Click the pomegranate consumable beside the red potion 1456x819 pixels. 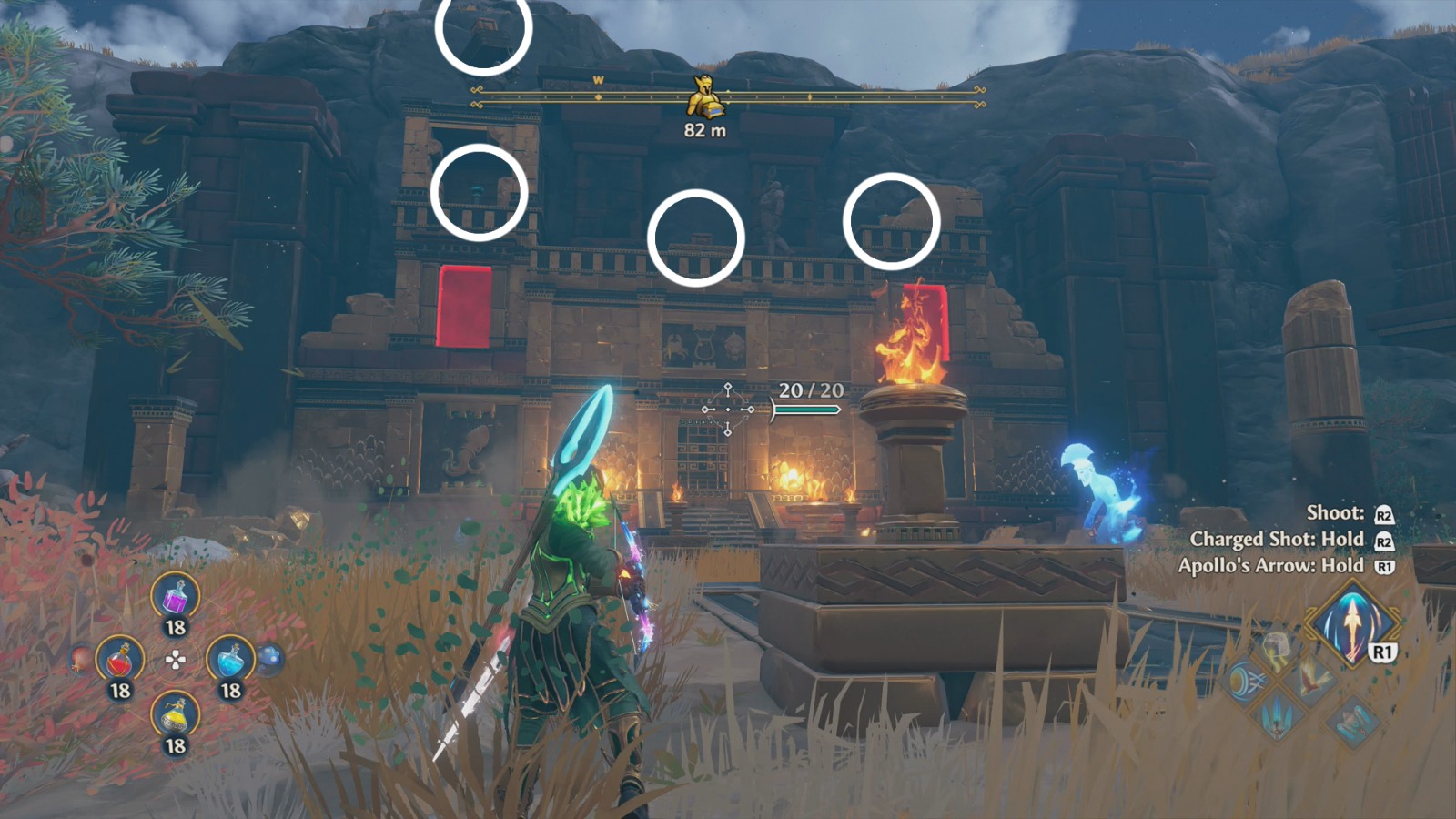click(x=78, y=660)
